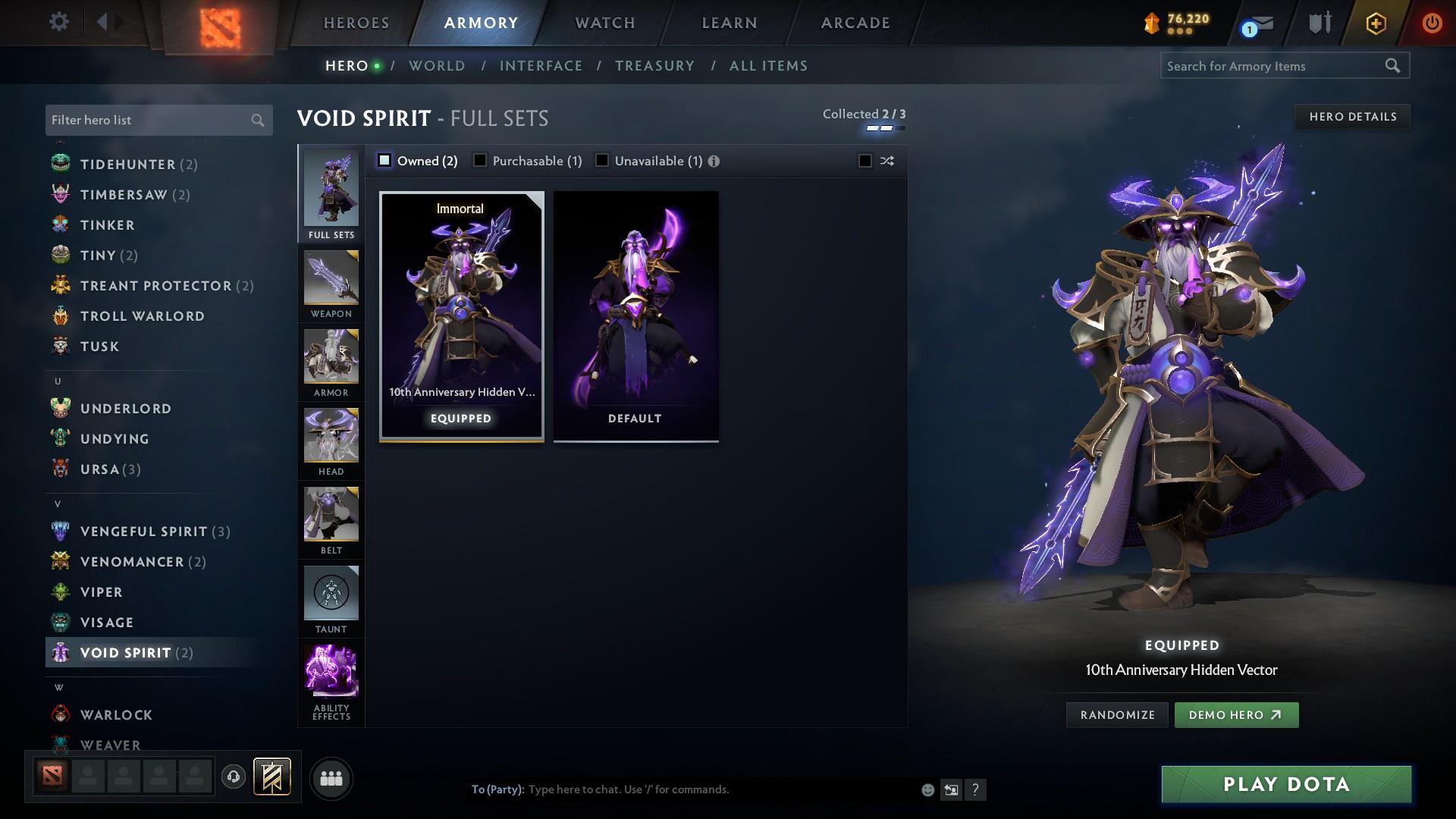
Task: Click the Armory search magnifier icon
Action: click(1394, 66)
